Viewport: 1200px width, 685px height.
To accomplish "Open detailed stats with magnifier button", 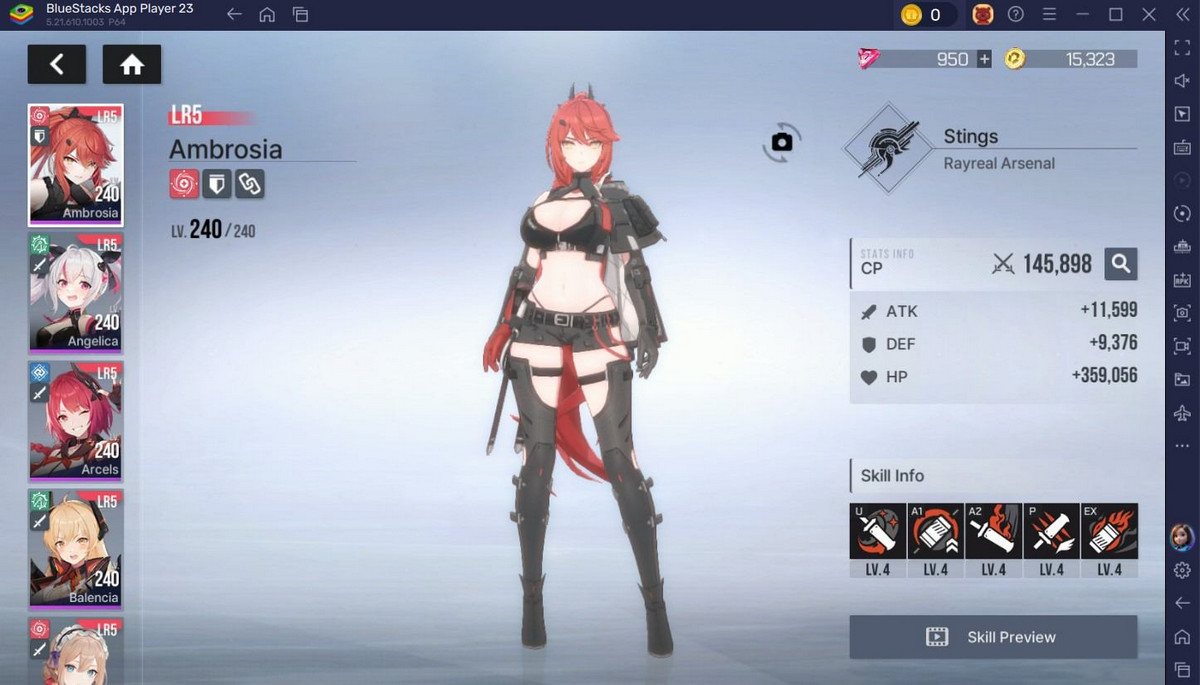I will (x=1121, y=264).
